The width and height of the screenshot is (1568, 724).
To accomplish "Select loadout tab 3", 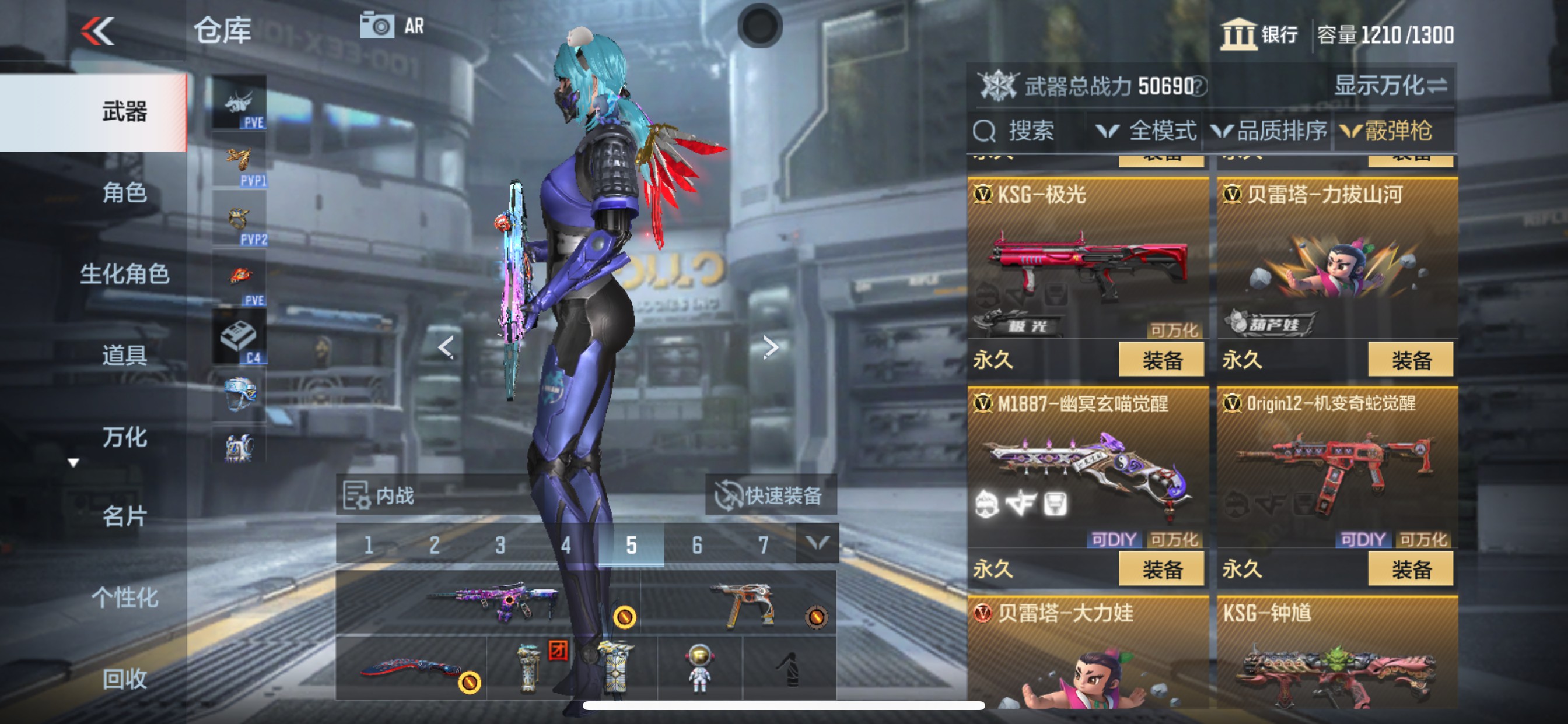I will 499,545.
